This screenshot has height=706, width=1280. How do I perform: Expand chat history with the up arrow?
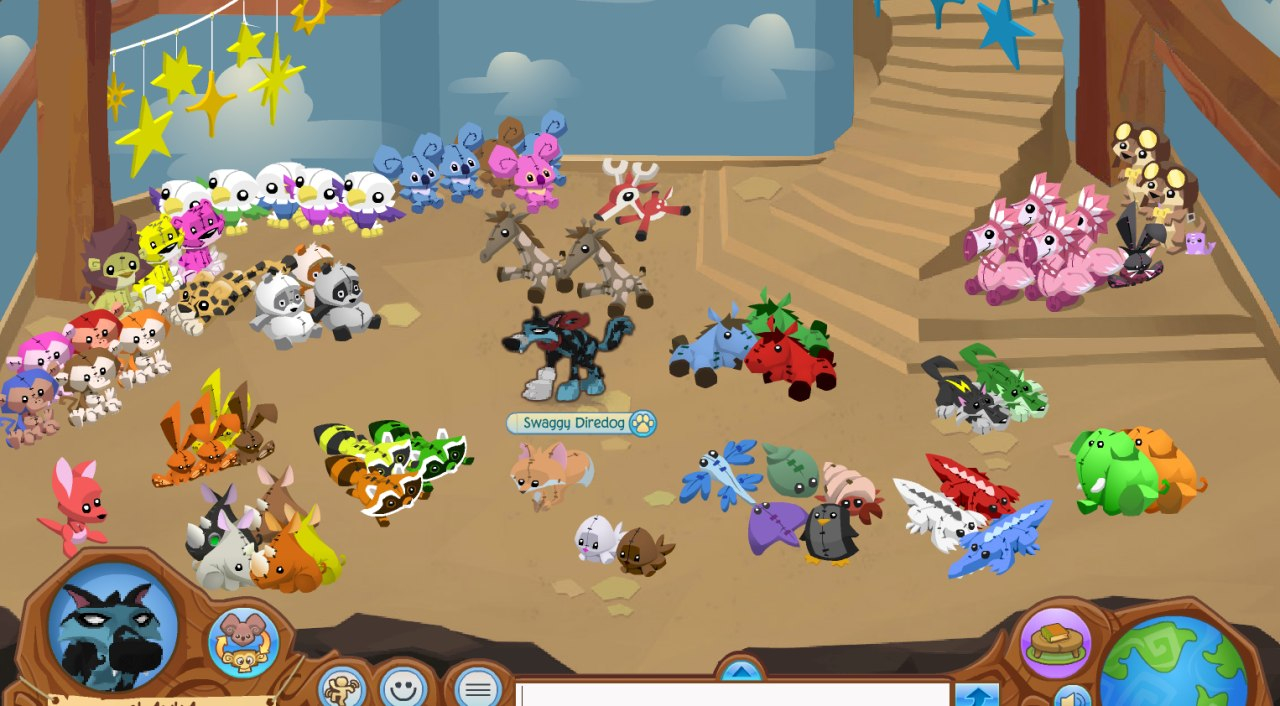click(739, 670)
